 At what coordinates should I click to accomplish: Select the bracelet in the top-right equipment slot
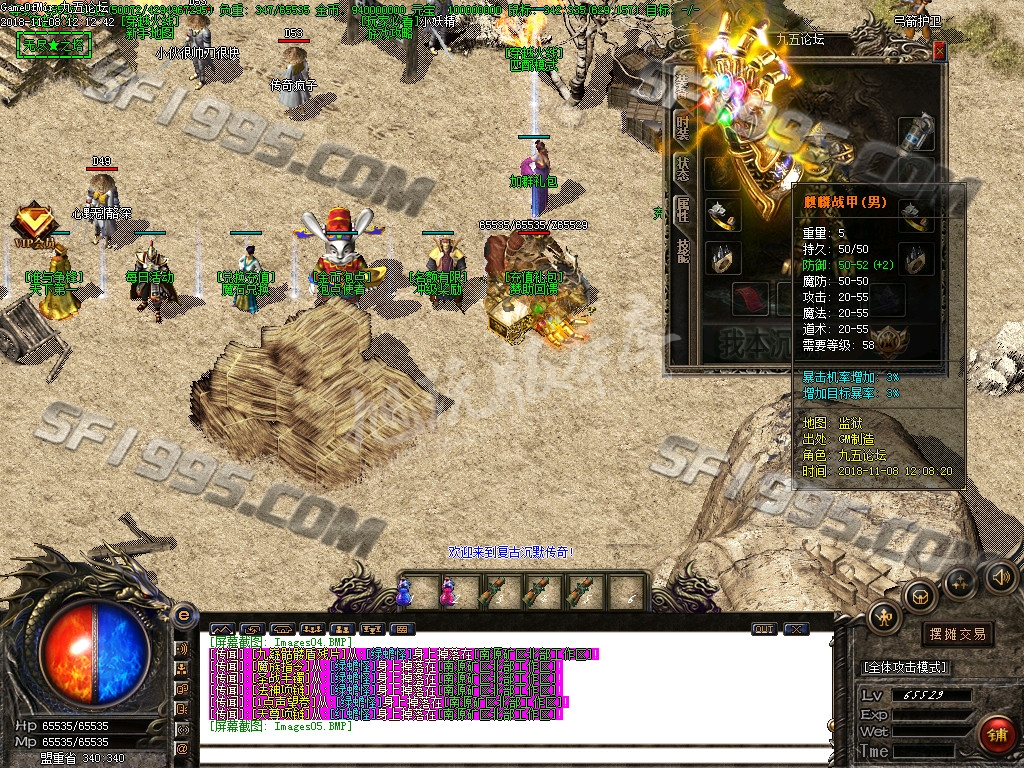(915, 132)
